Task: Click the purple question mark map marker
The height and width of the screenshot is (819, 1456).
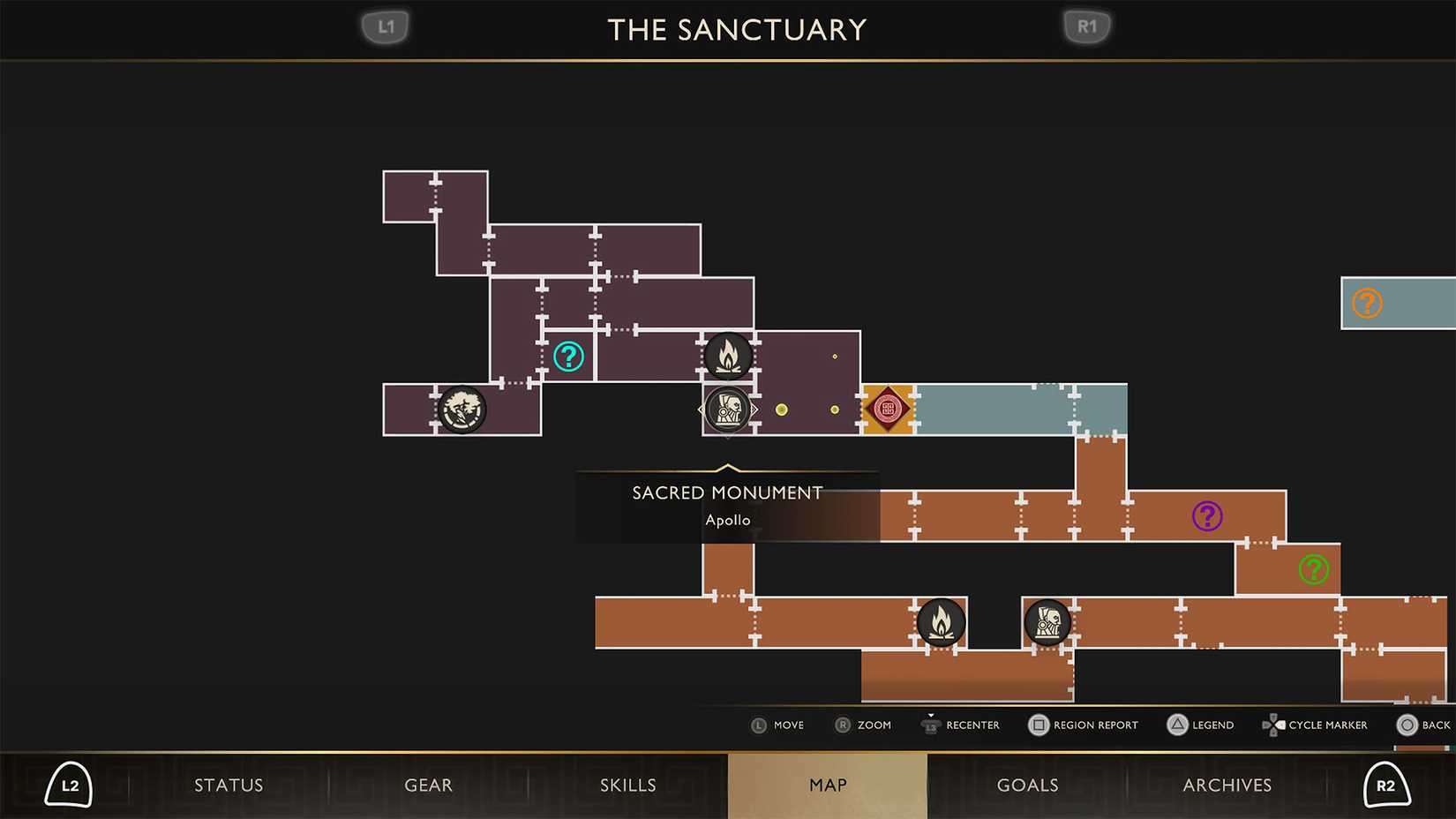Action: pyautogui.click(x=1206, y=515)
